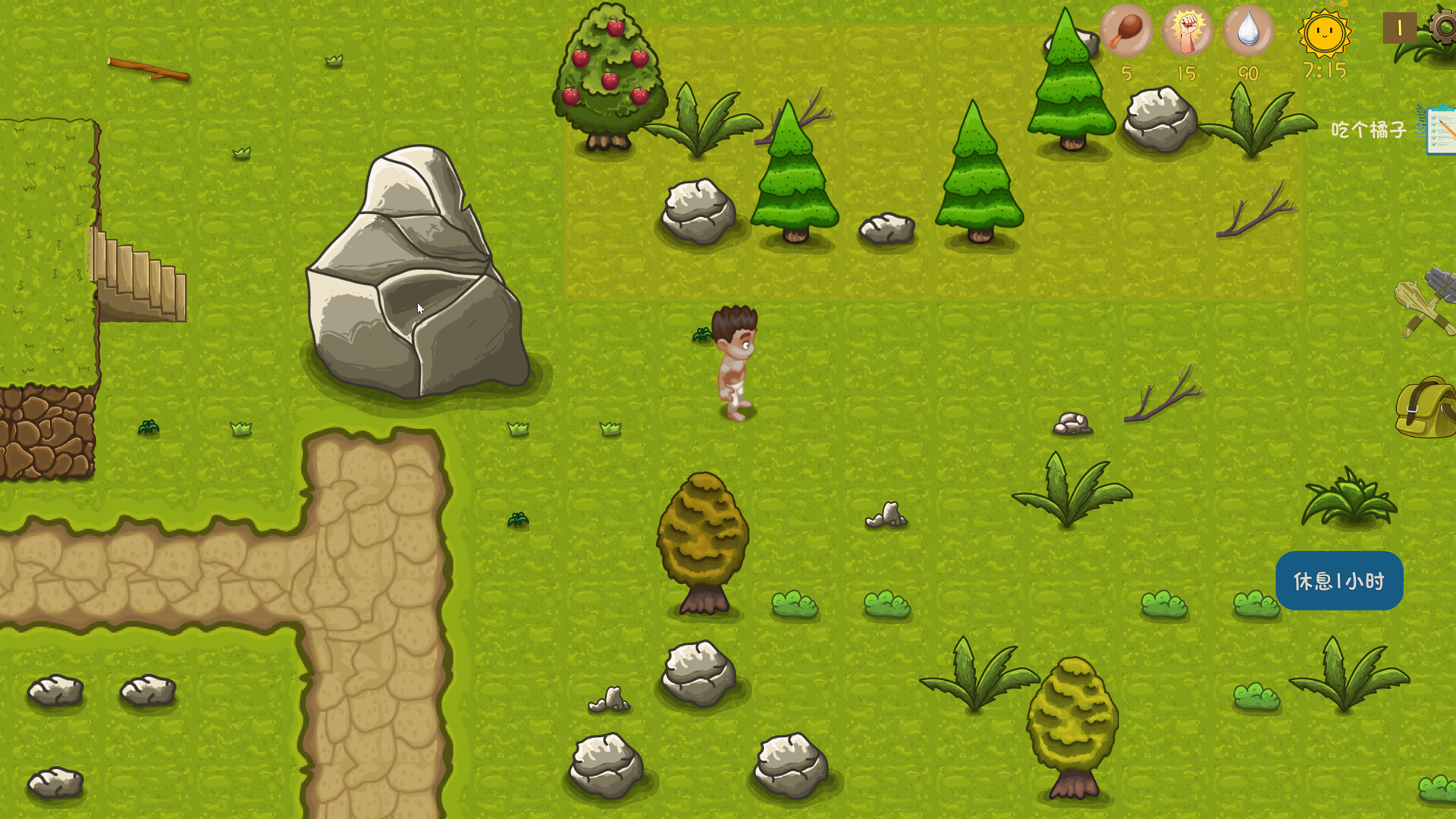
Task: View the clipboard task checklist icon
Action: pyautogui.click(x=1436, y=130)
